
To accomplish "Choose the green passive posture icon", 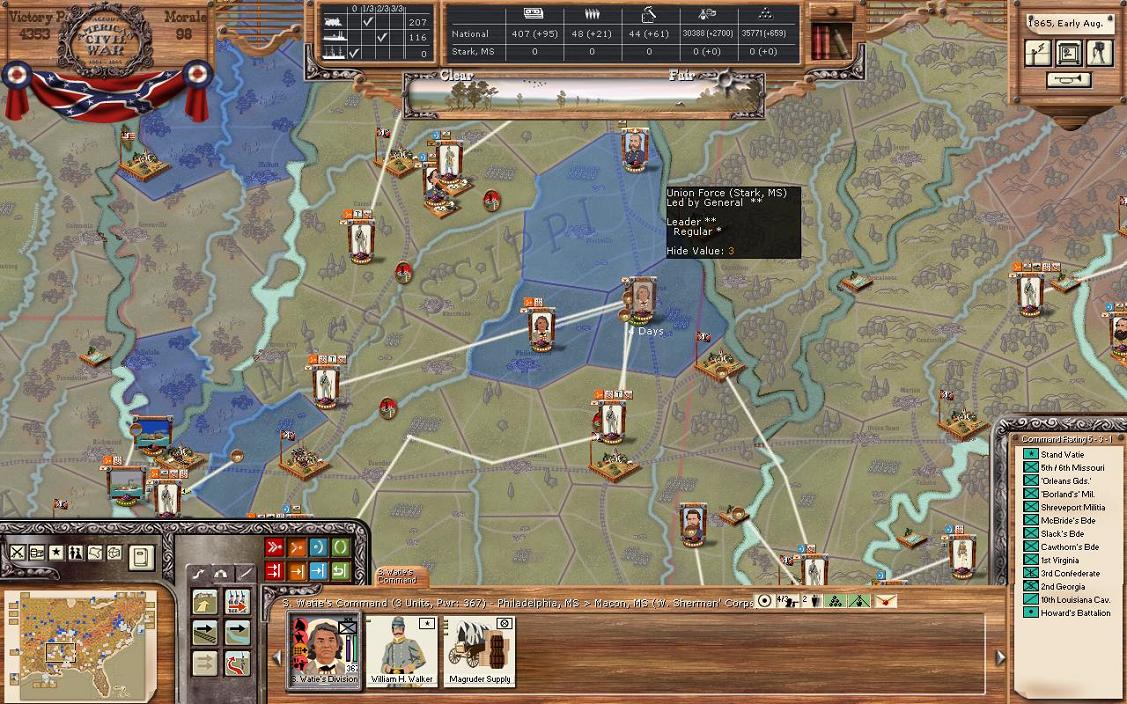I will coord(340,547).
